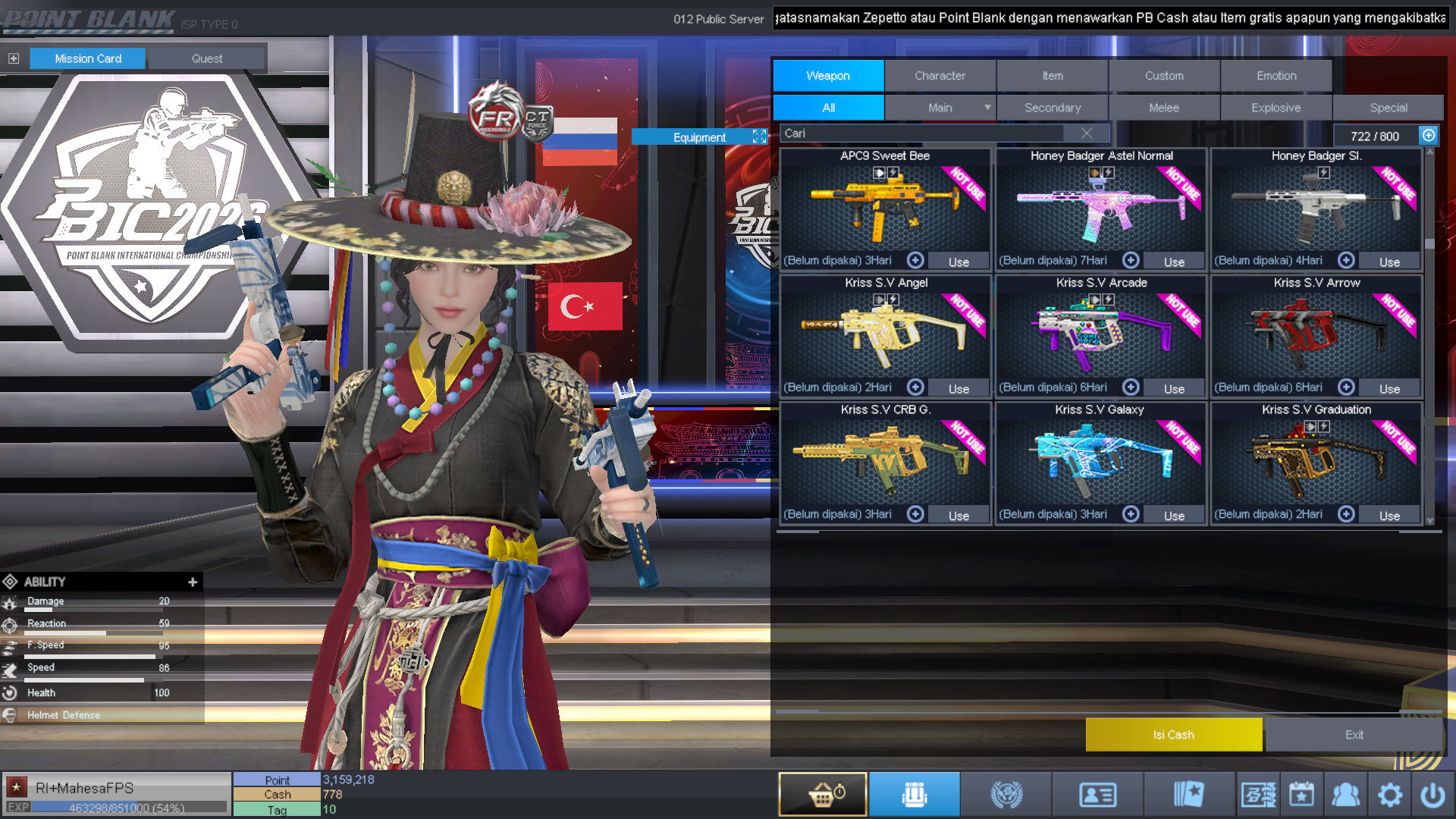This screenshot has width=1456, height=819.
Task: Open the settings gear icon
Action: (x=1389, y=795)
